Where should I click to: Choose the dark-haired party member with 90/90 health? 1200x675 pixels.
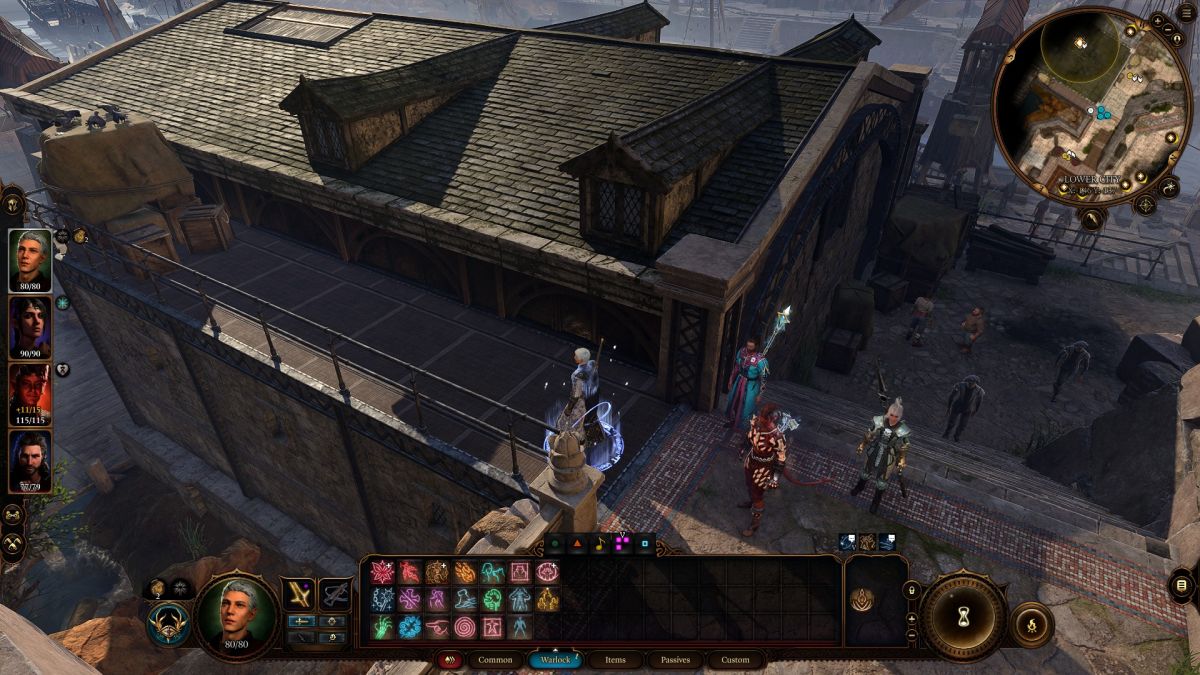click(30, 326)
